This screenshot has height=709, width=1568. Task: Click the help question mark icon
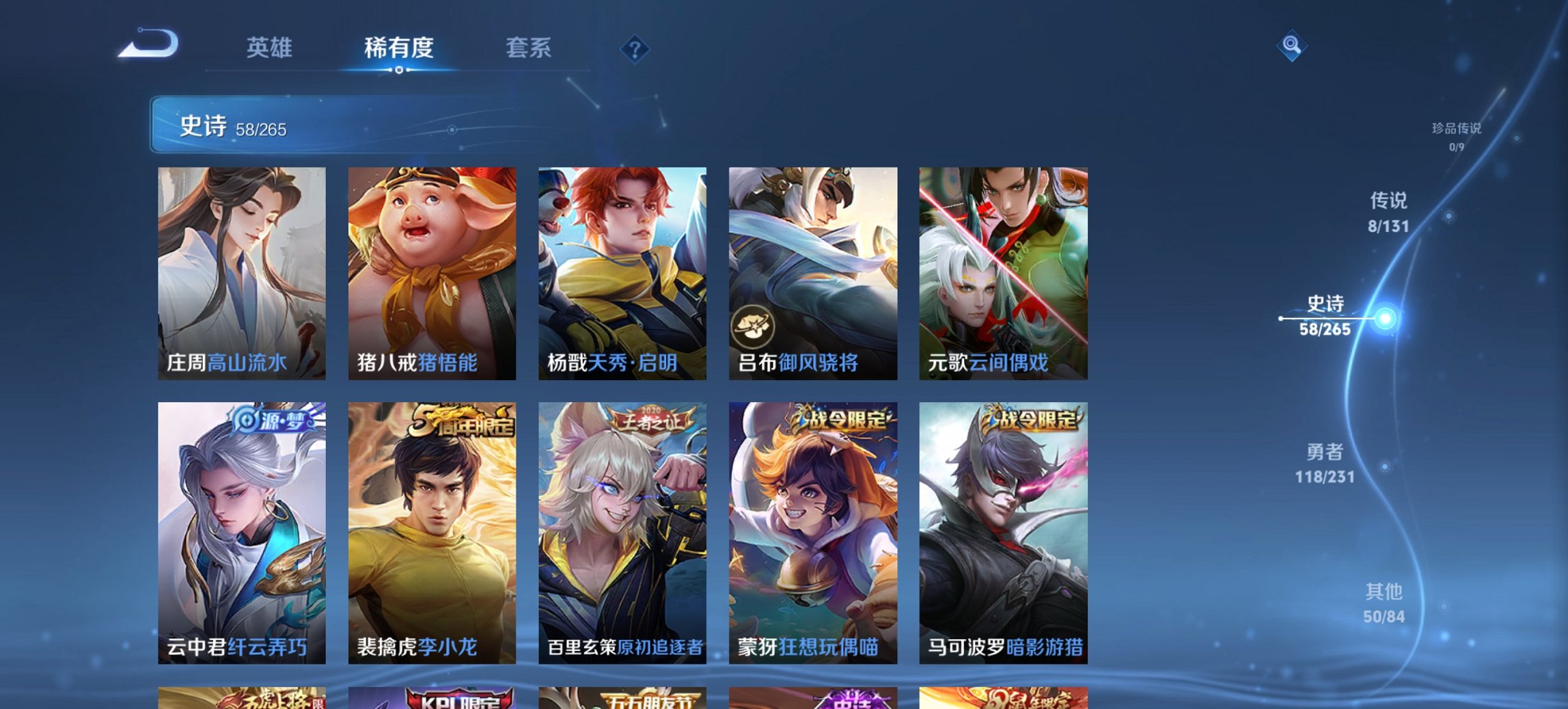[634, 49]
